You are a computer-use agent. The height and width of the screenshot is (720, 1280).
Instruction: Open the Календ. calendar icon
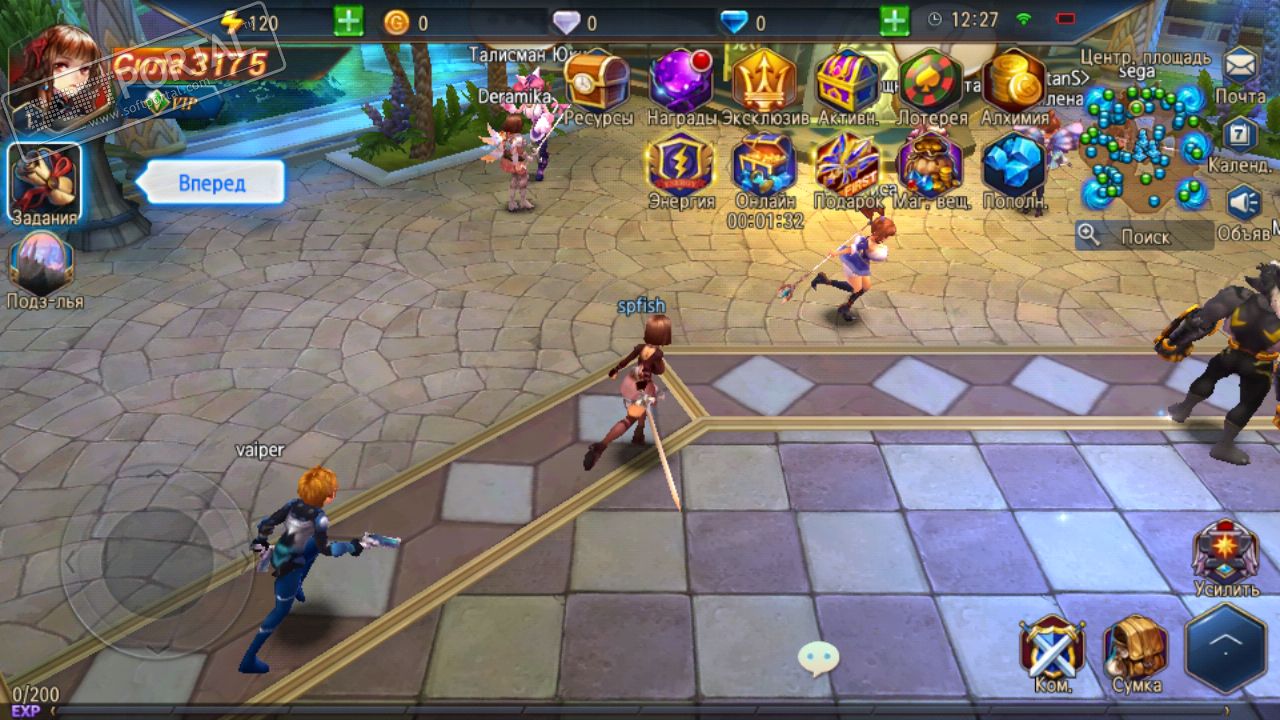1241,135
